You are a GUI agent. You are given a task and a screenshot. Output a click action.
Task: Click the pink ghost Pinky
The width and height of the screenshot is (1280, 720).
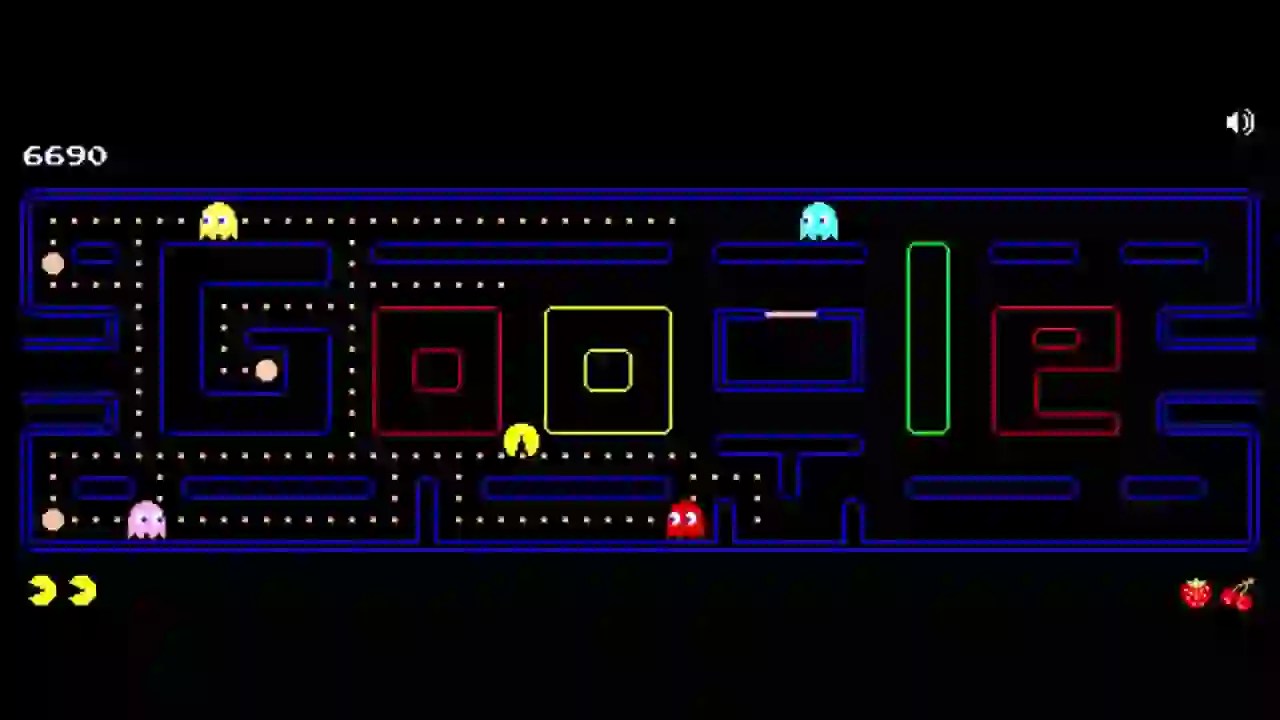[x=146, y=518]
